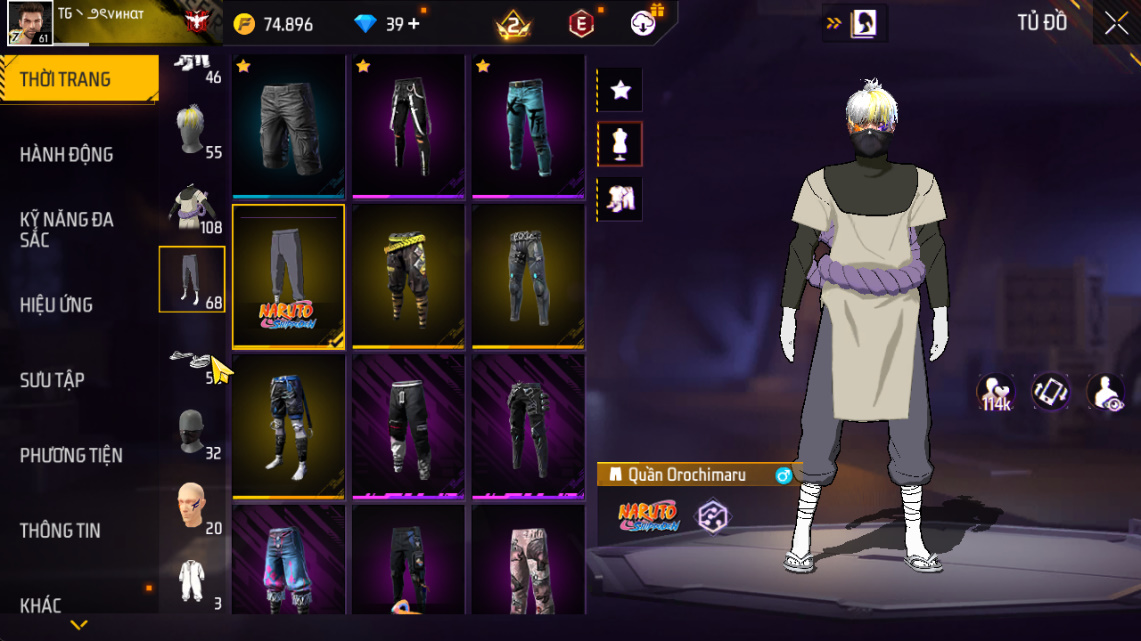Select the teal blue jeans item

528,126
